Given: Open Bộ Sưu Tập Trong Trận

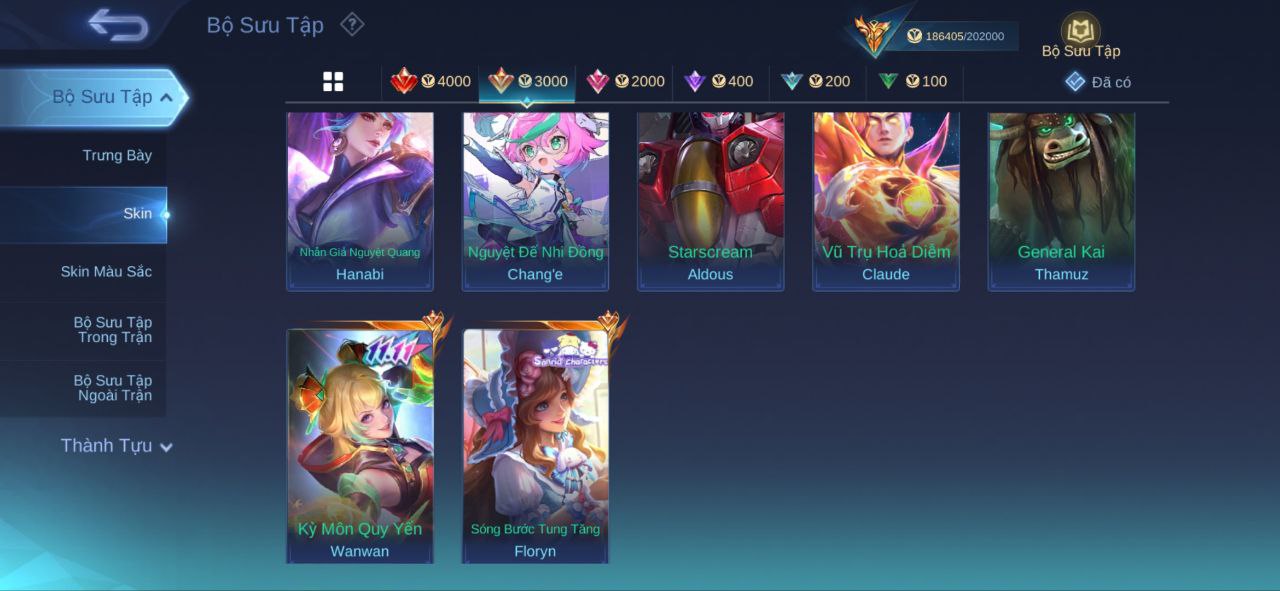Looking at the screenshot, I should [112, 330].
